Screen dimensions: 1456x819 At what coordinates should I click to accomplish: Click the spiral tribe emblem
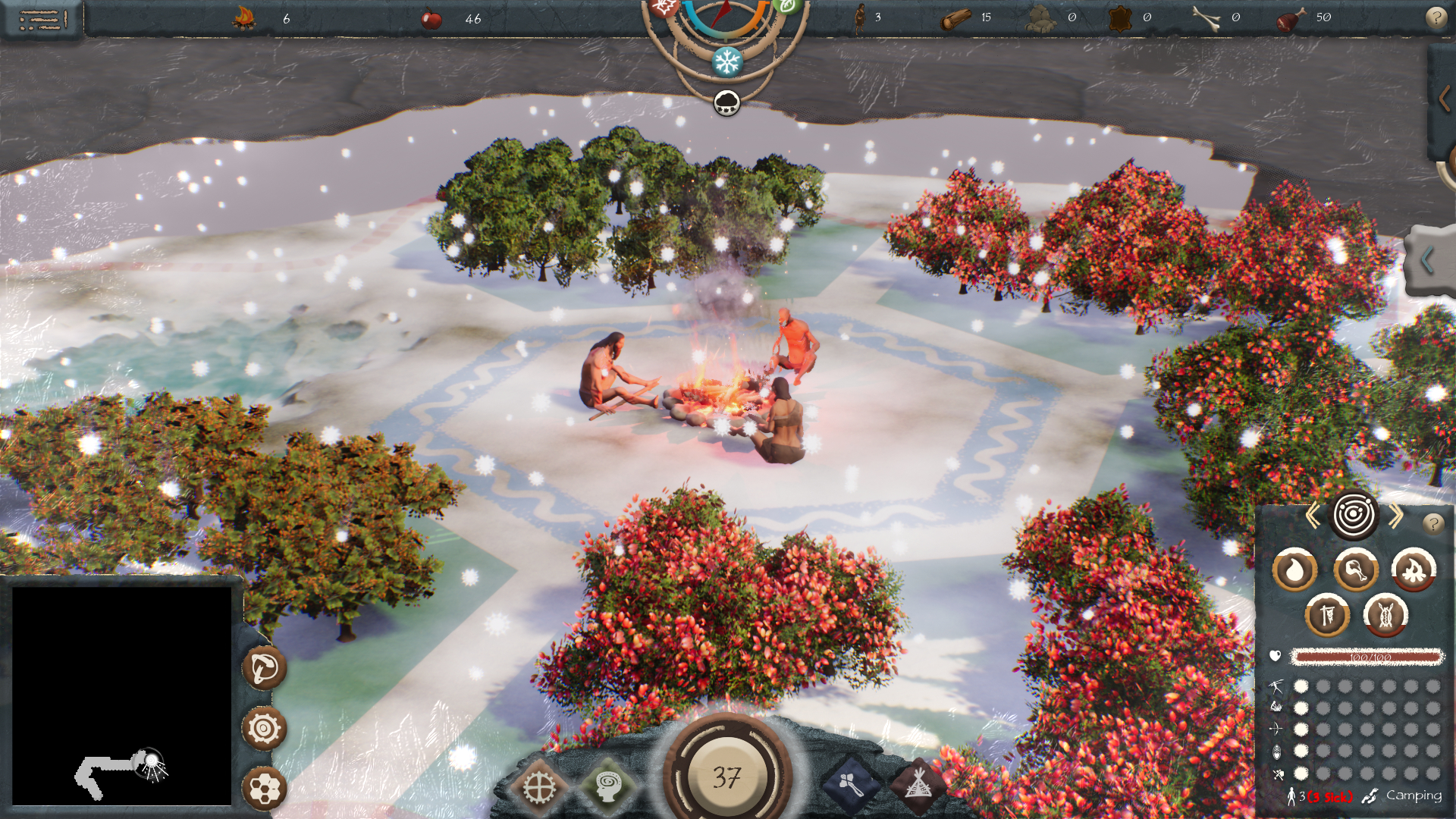pos(1354,516)
